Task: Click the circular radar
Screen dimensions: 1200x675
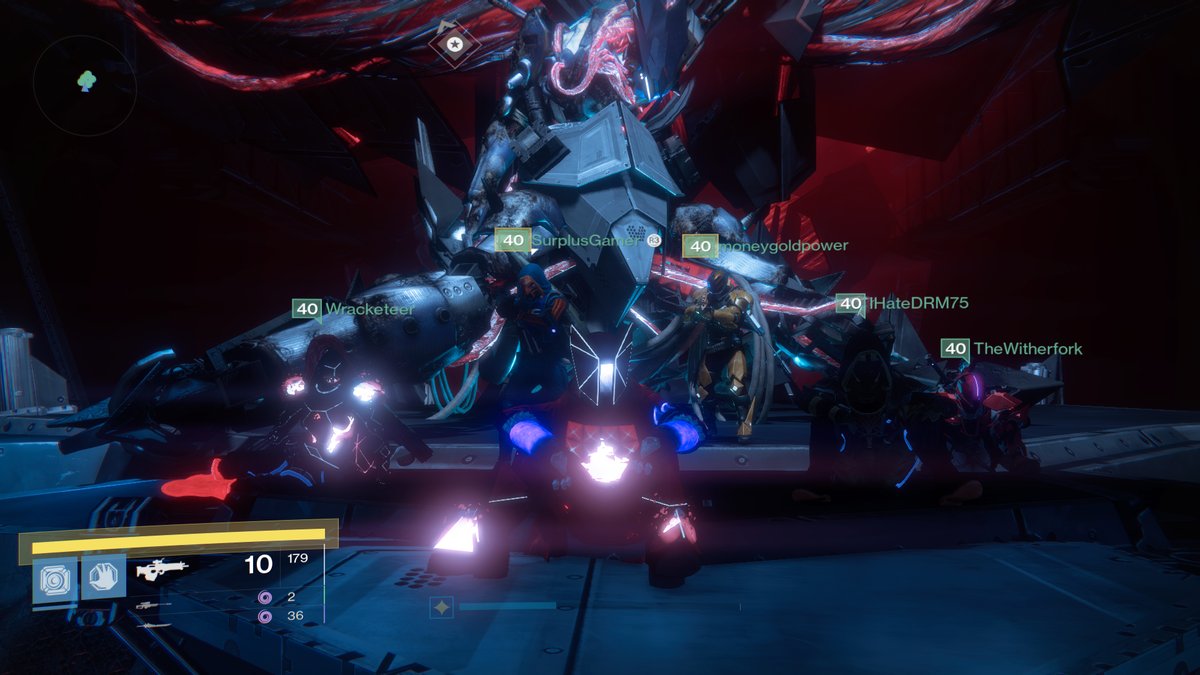Action: tap(84, 85)
